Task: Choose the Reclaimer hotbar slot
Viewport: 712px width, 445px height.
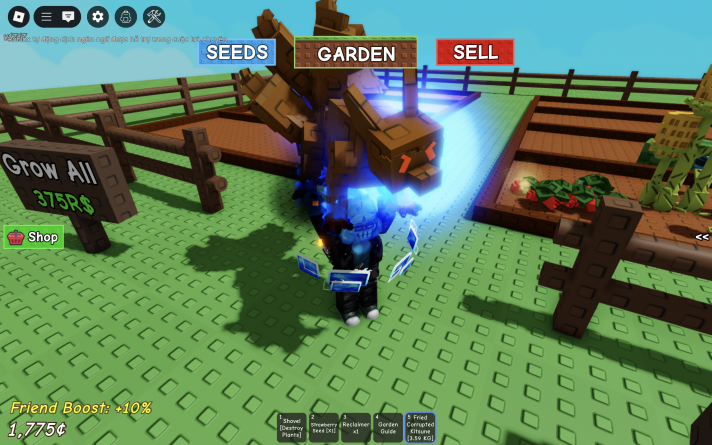Action: pyautogui.click(x=355, y=427)
